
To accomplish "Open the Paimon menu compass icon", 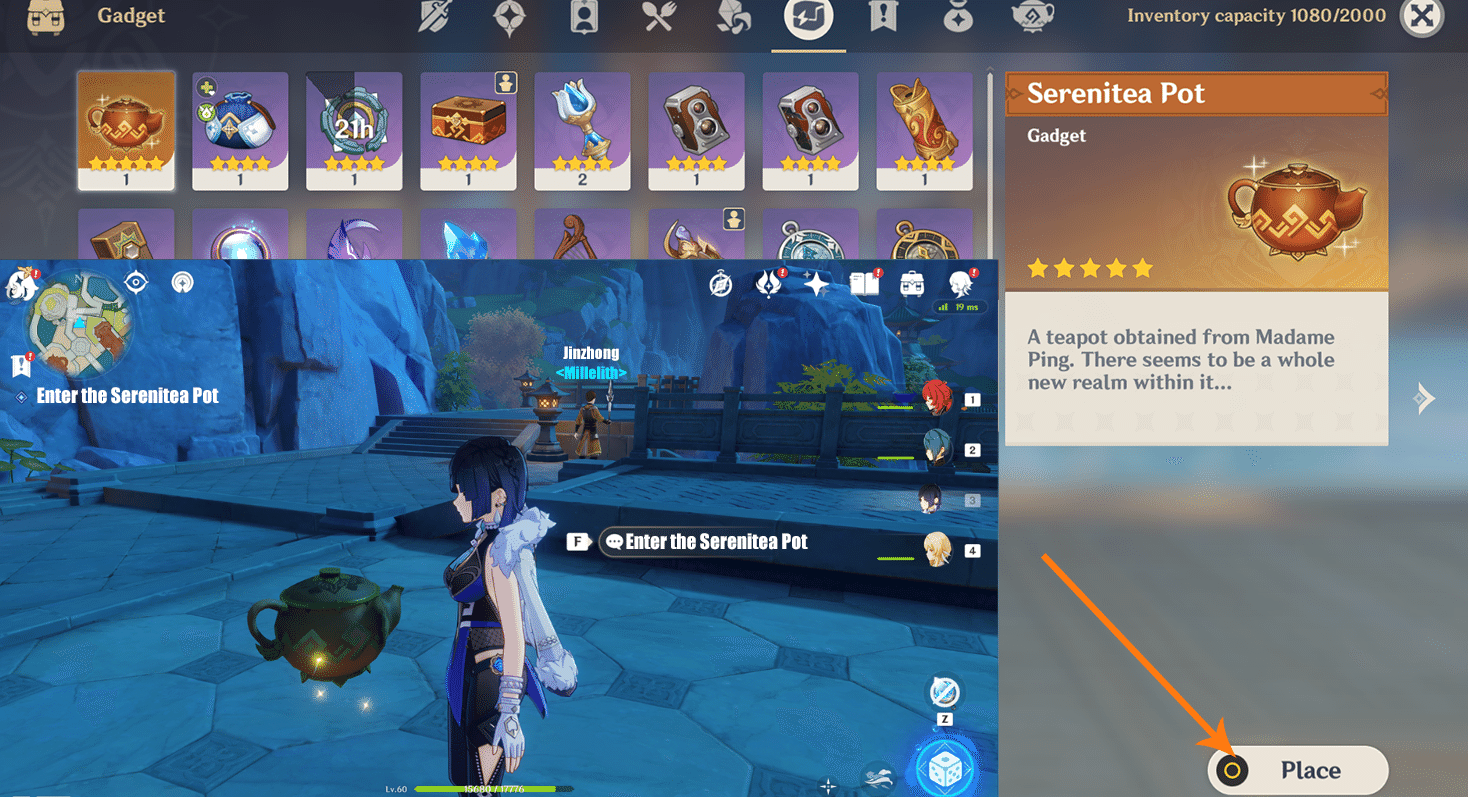I will click(720, 283).
